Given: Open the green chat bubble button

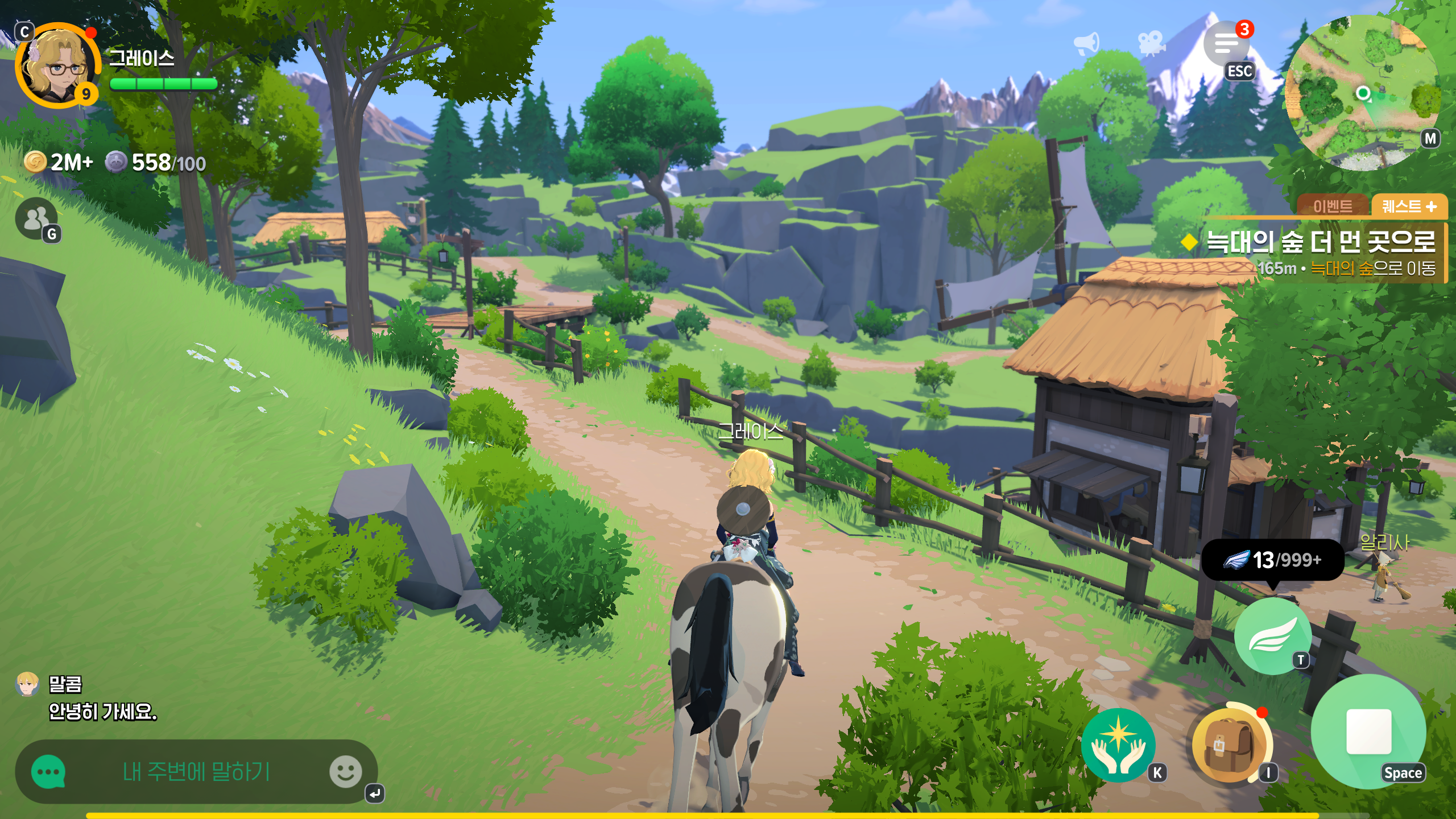Looking at the screenshot, I should coord(48,772).
